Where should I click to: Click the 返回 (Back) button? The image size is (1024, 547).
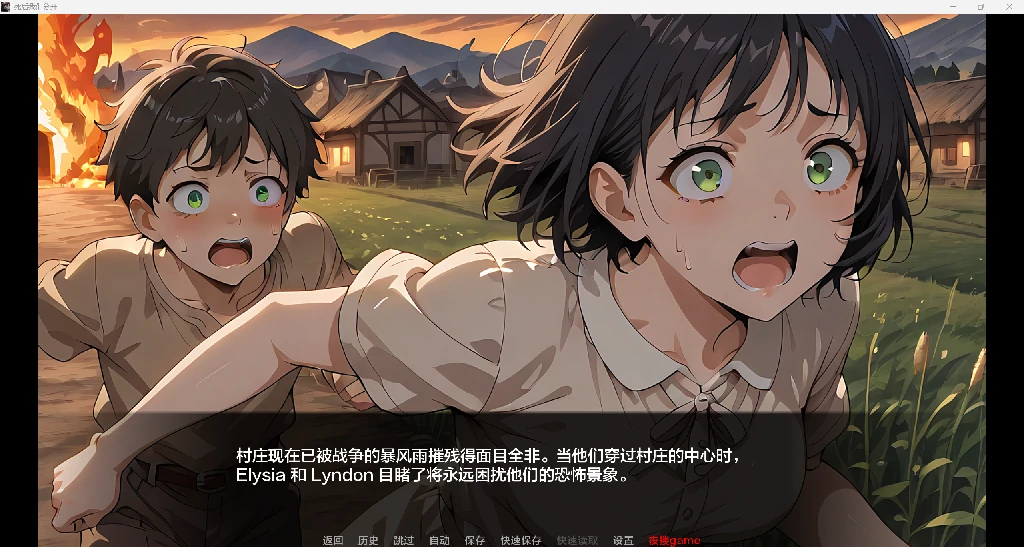pyautogui.click(x=333, y=540)
